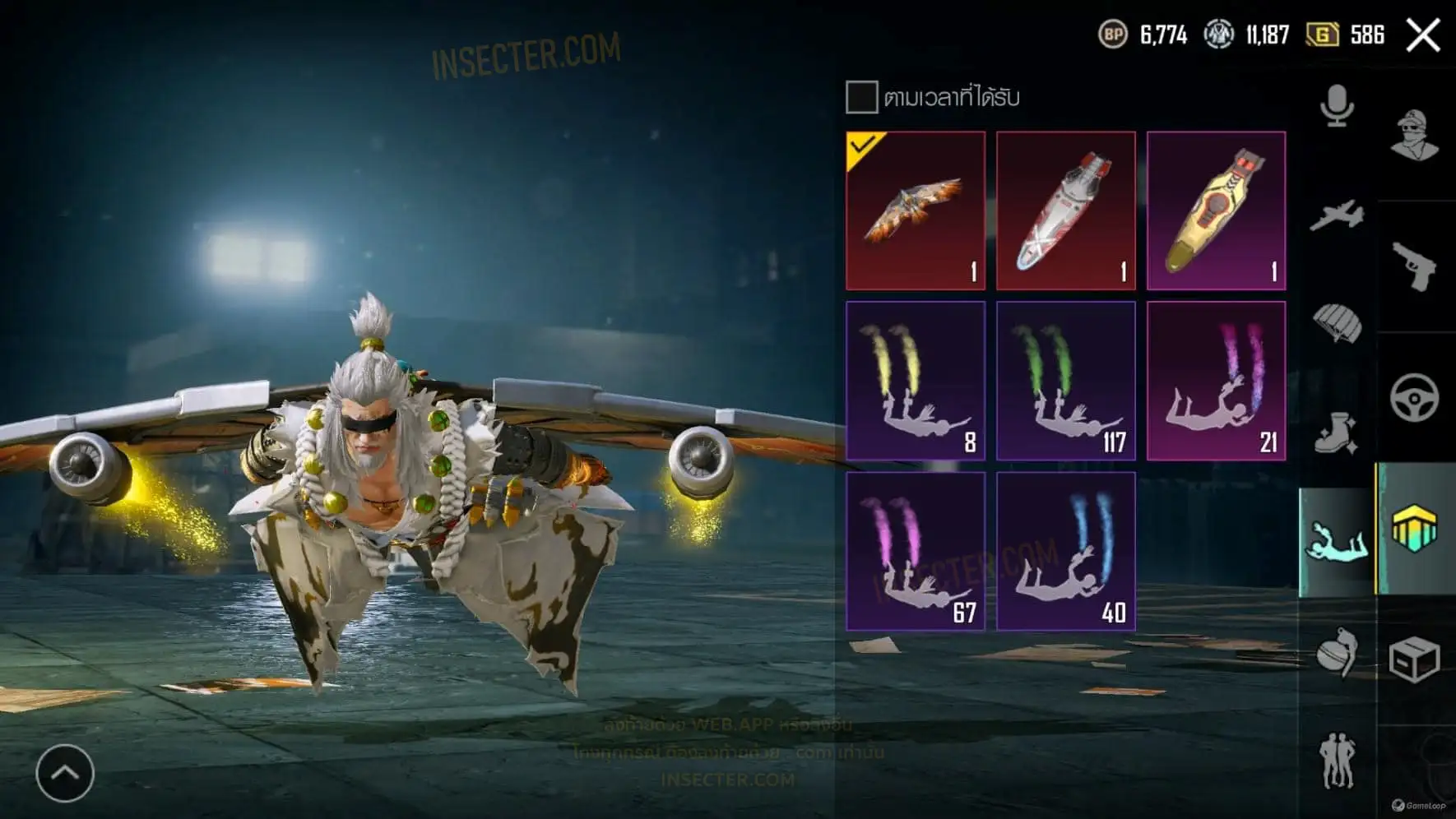Select the pink trail with count 21
1456x819 pixels.
click(1217, 381)
